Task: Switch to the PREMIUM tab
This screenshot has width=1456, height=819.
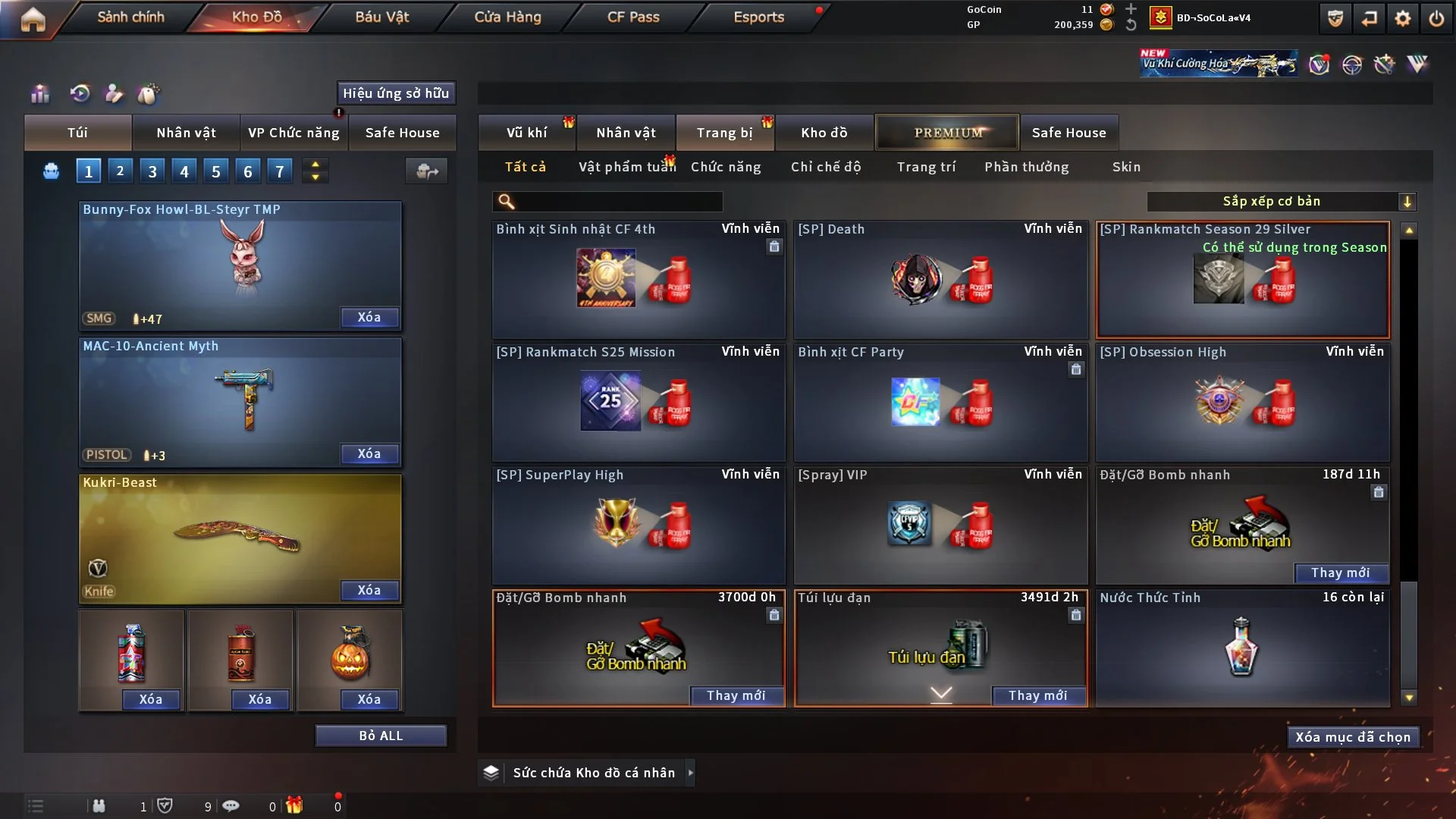Action: [x=946, y=132]
